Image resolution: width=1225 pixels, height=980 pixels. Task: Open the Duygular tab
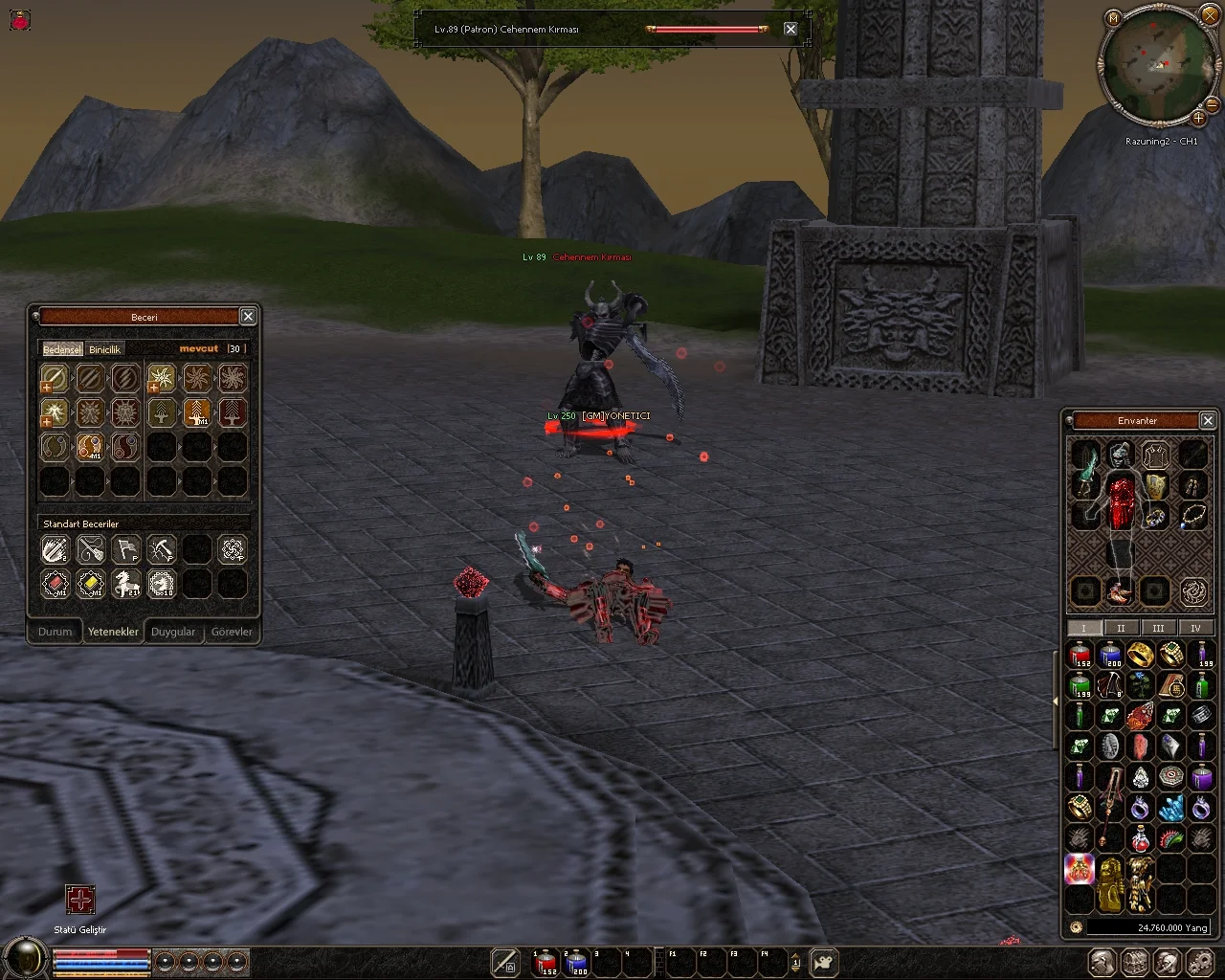173,632
